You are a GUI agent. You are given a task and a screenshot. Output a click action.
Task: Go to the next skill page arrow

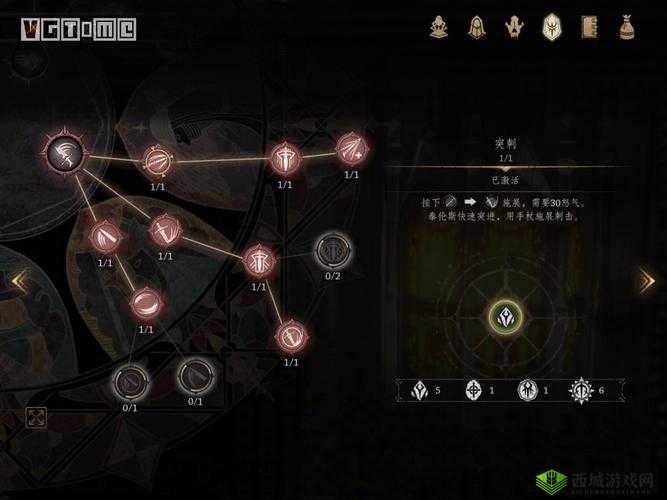(x=647, y=281)
